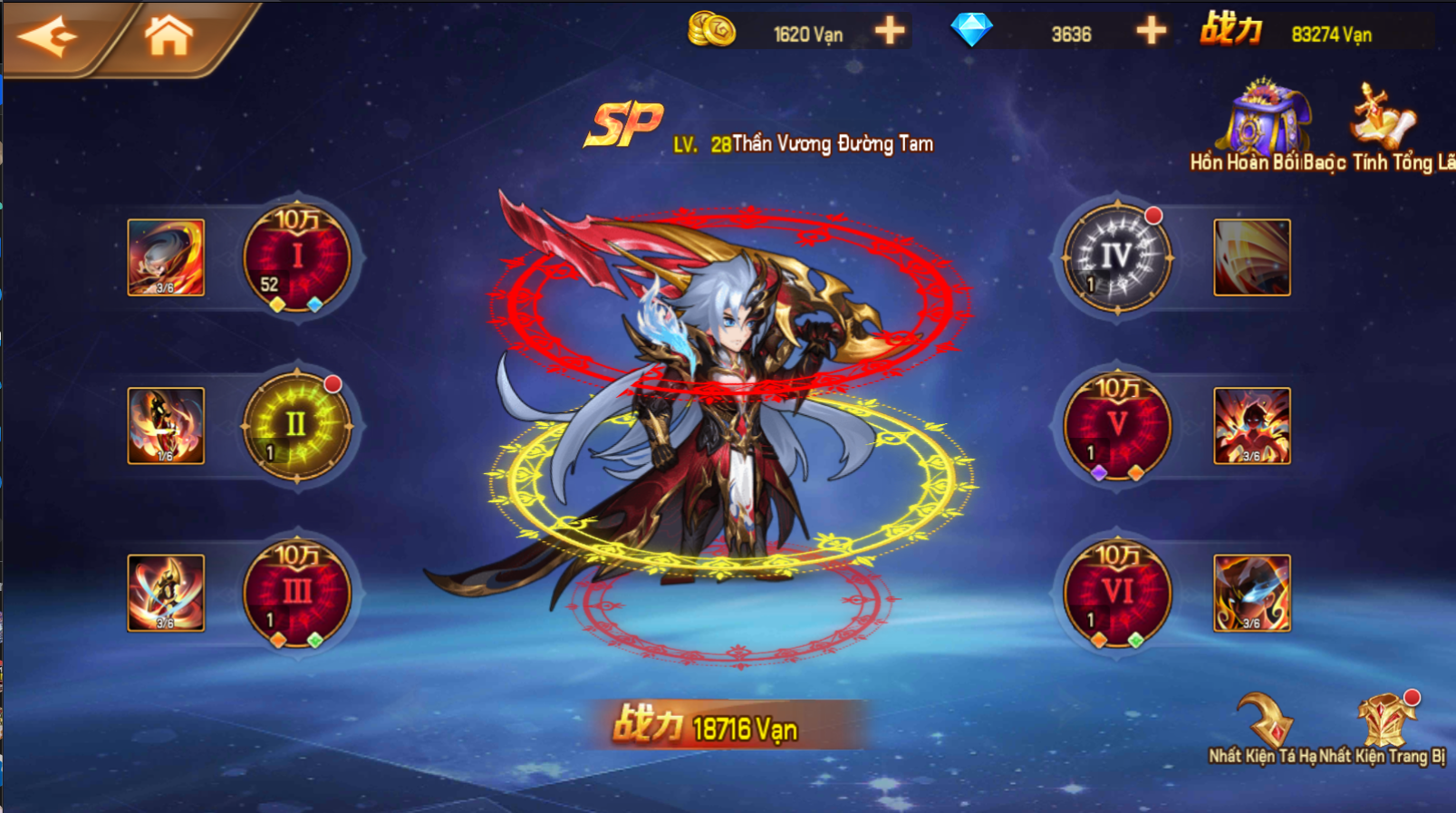Open the skill icon beside ring V

pyautogui.click(x=1251, y=426)
